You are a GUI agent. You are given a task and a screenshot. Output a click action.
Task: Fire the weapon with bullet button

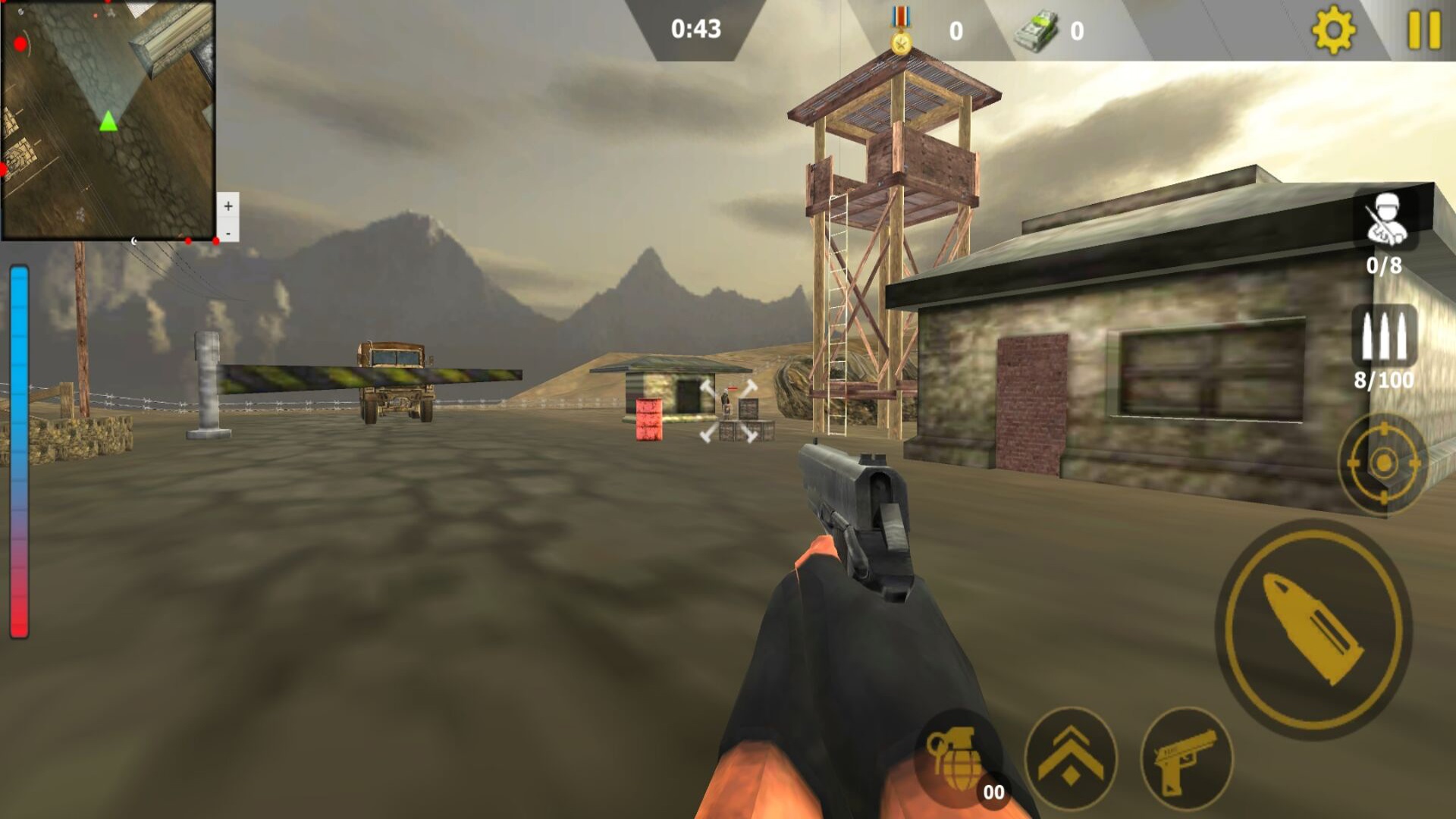(1313, 629)
